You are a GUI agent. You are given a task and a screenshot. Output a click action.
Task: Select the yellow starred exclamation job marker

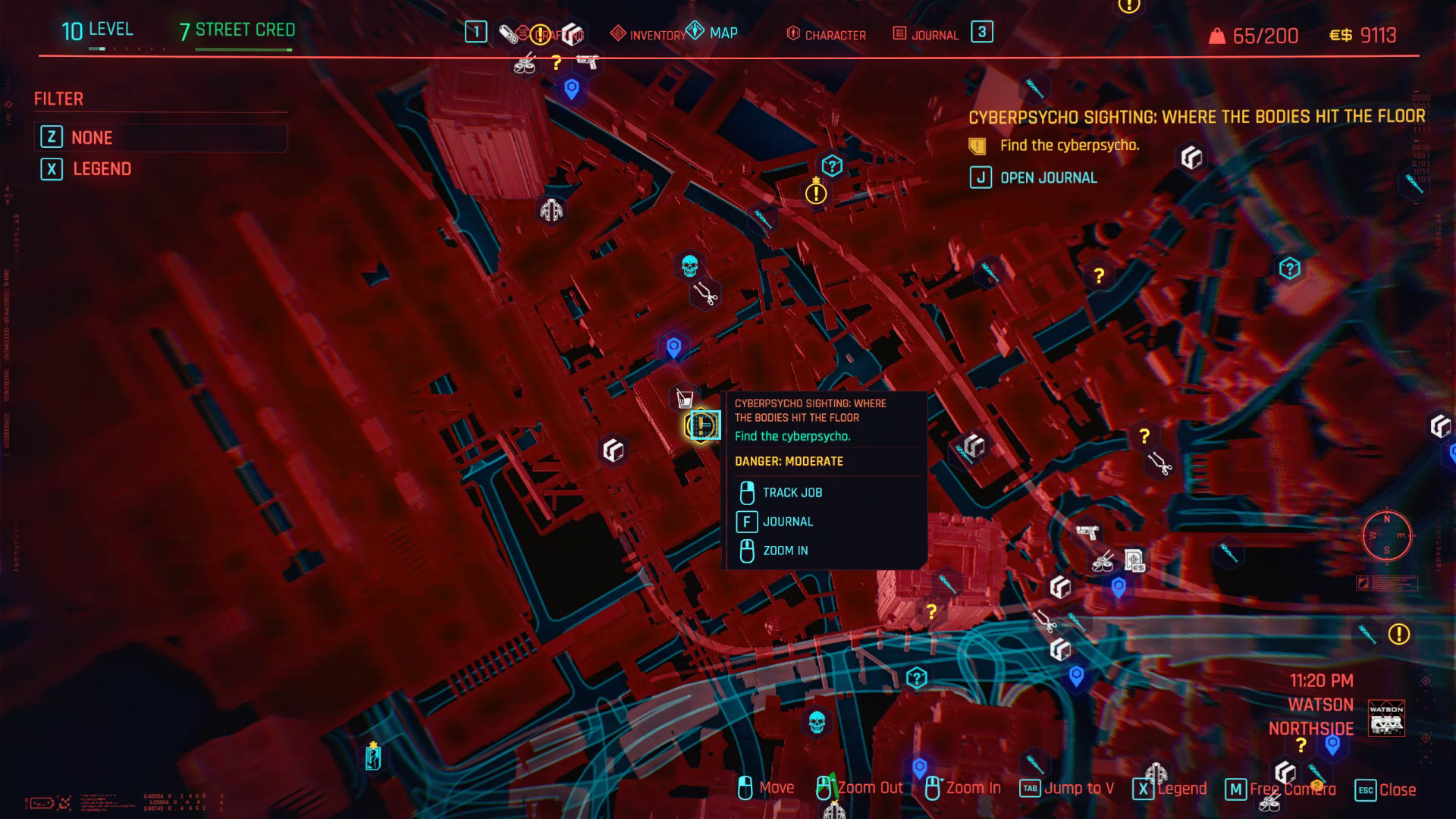tap(816, 193)
